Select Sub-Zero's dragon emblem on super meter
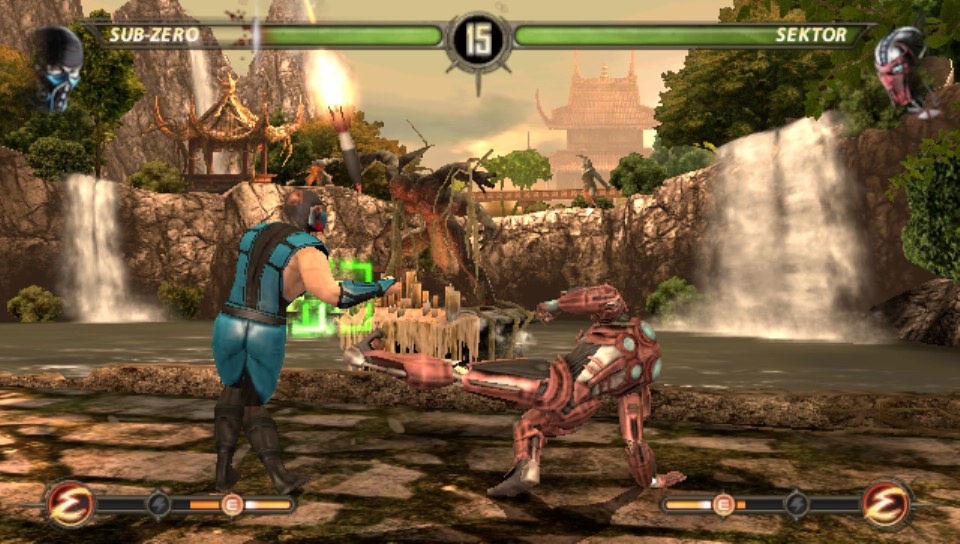Viewport: 960px width, 544px height. coord(71,504)
